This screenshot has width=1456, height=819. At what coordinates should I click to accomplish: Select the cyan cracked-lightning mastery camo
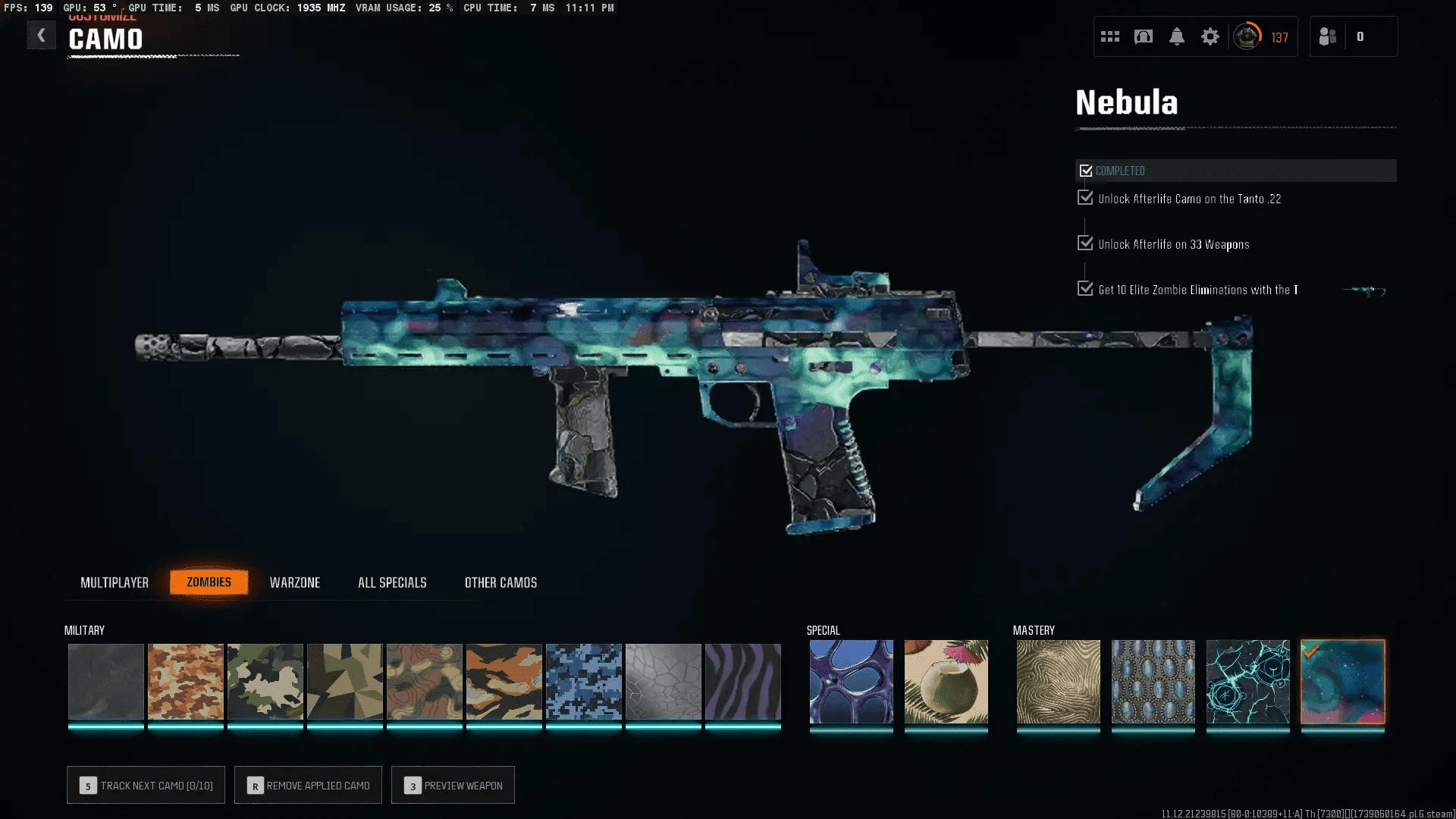(1247, 681)
